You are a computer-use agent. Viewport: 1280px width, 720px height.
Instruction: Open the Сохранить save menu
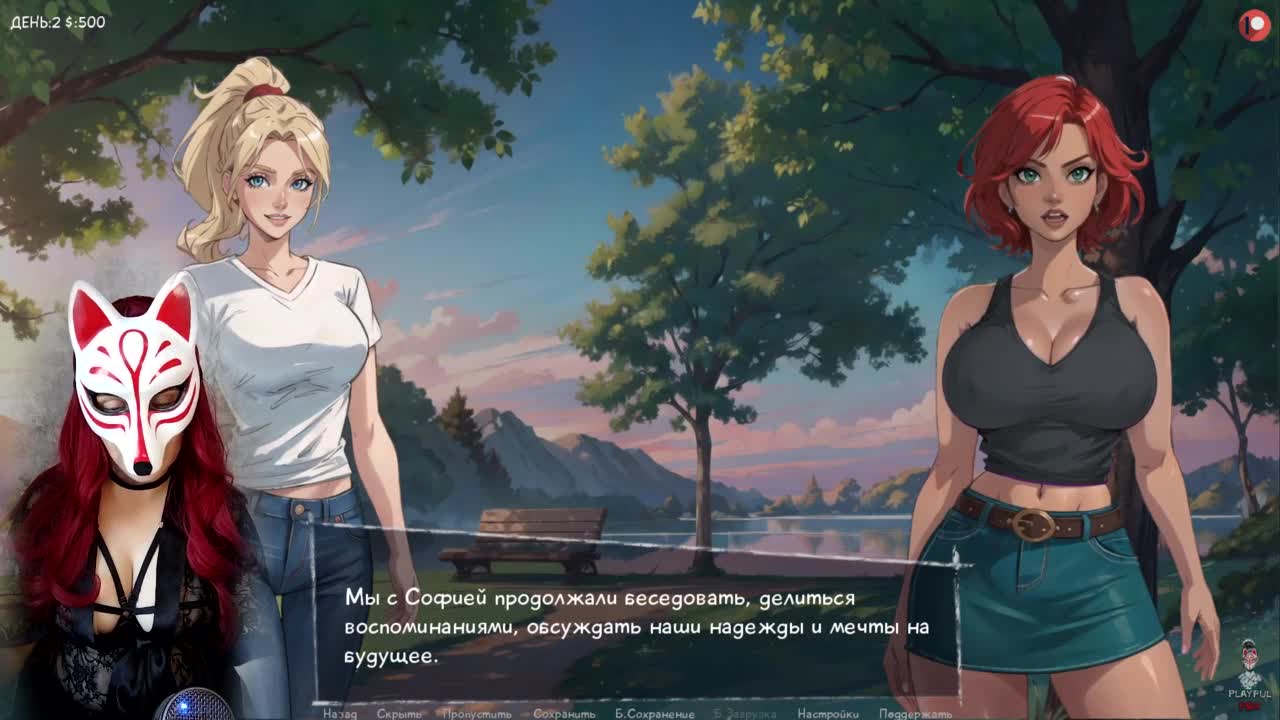564,714
